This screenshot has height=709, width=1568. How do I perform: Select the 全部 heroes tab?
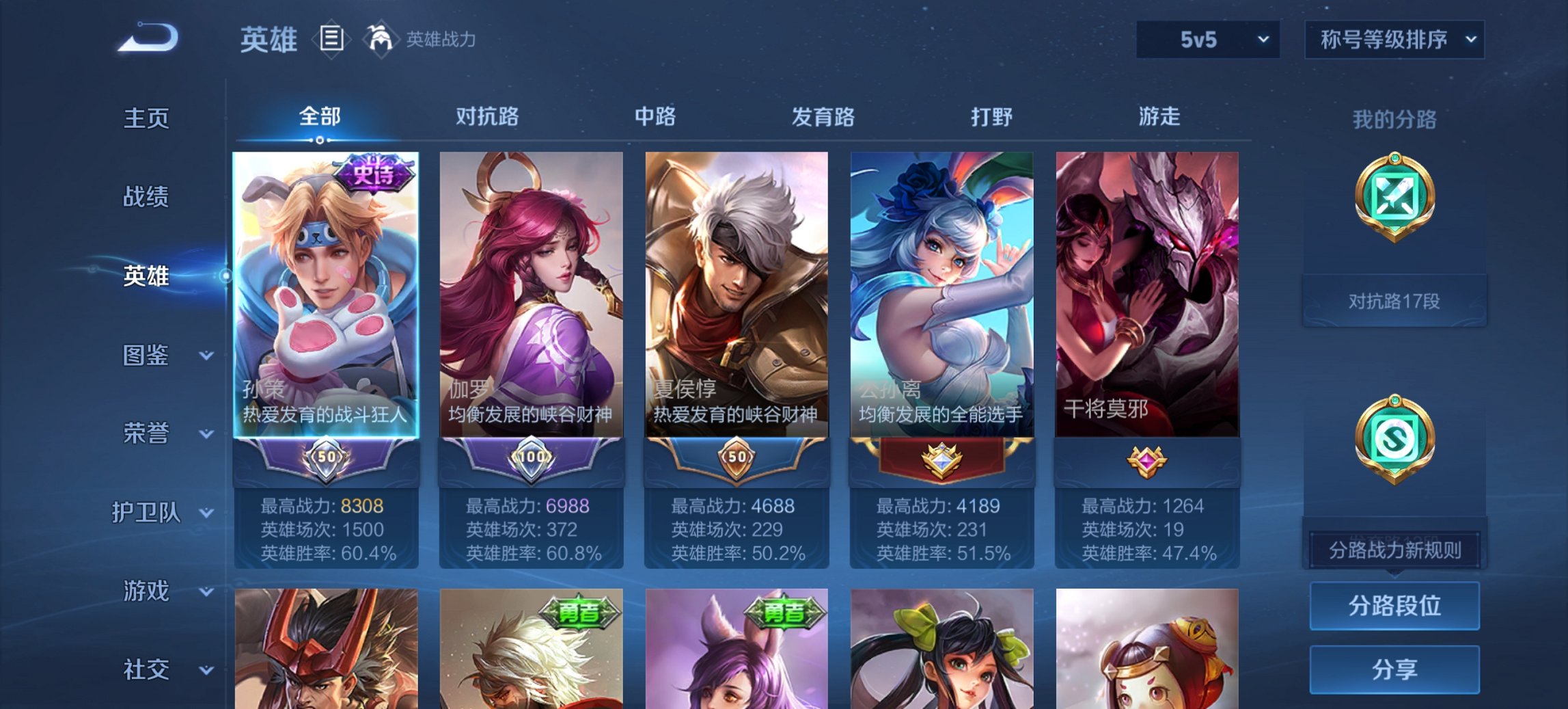coord(318,117)
